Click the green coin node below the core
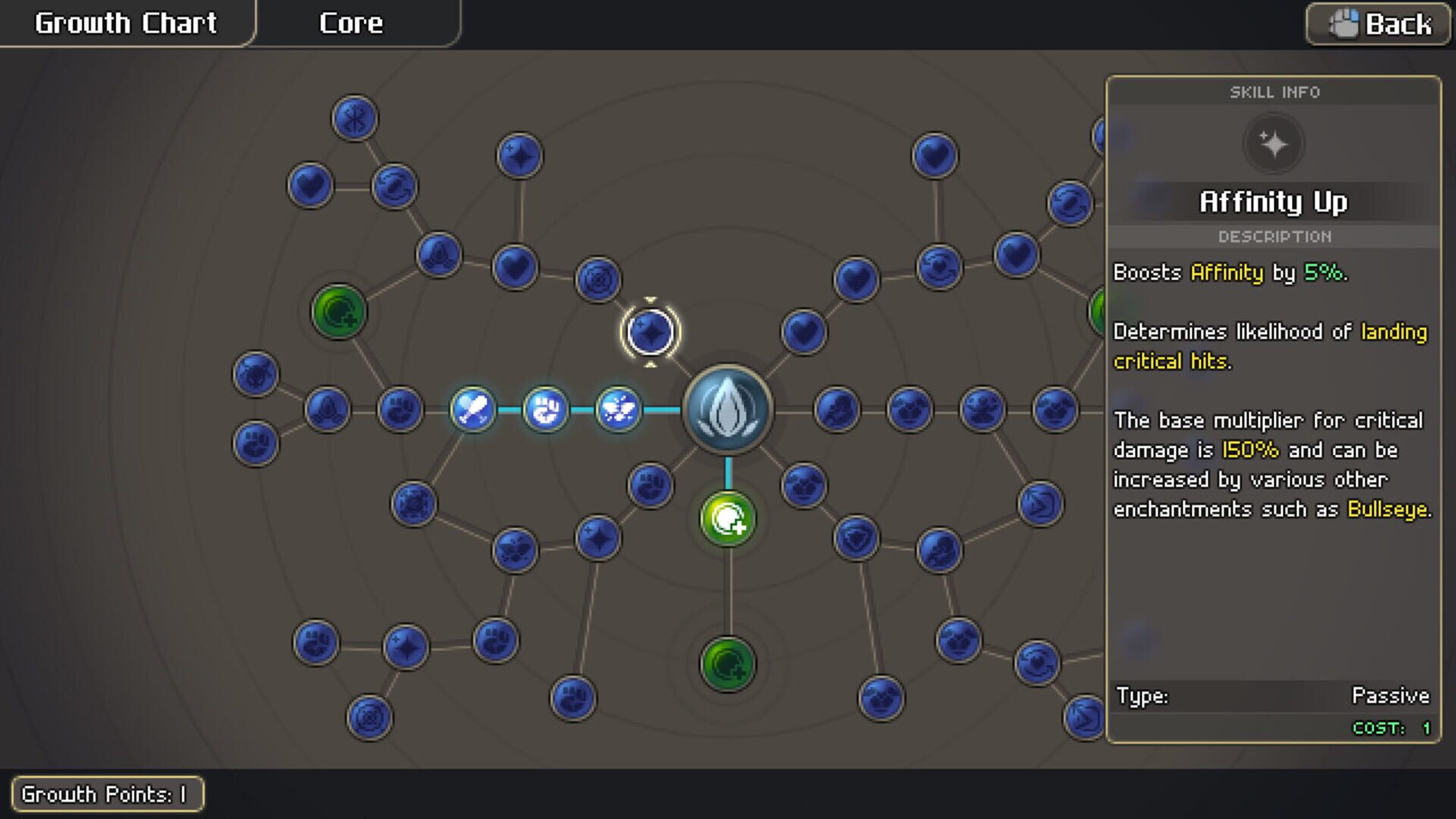 [x=726, y=517]
